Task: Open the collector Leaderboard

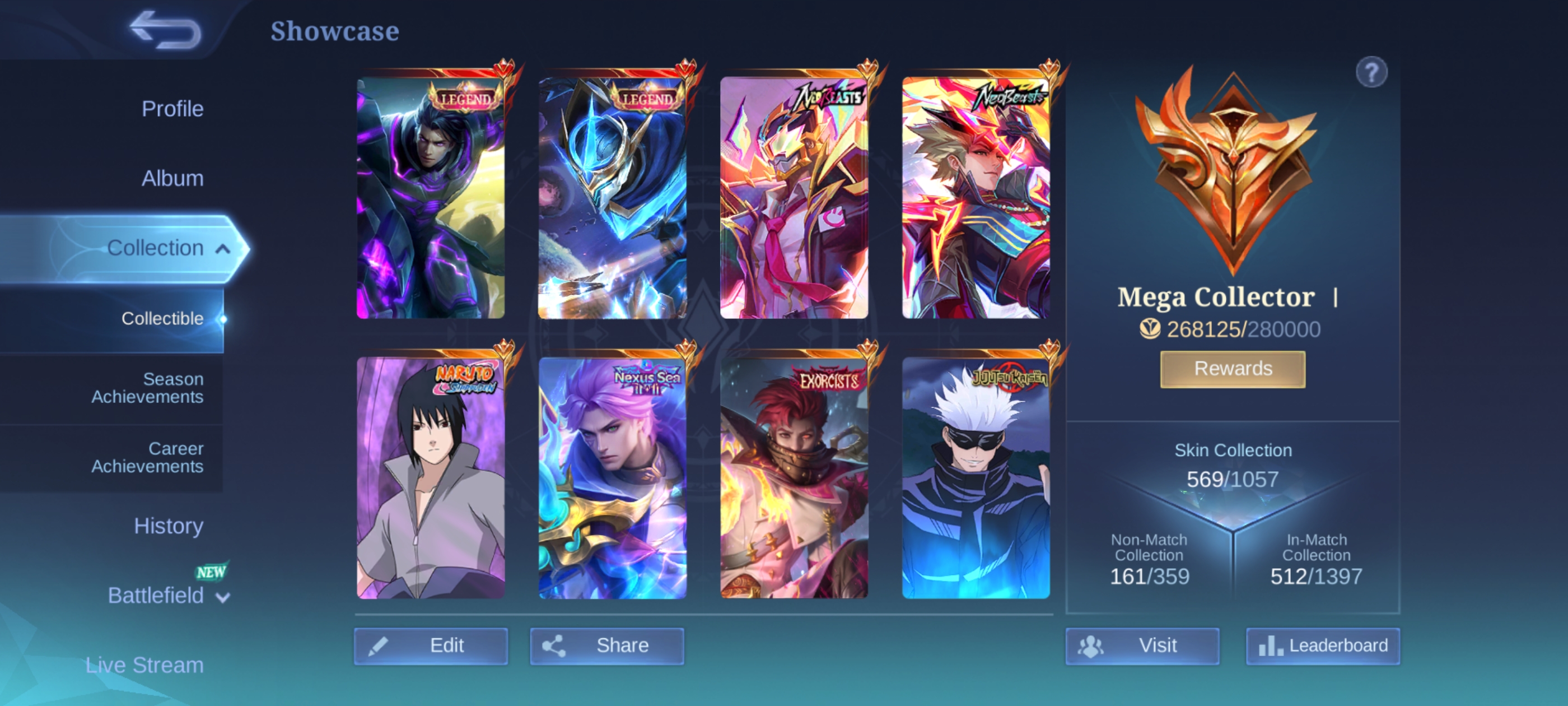Action: click(x=1322, y=645)
